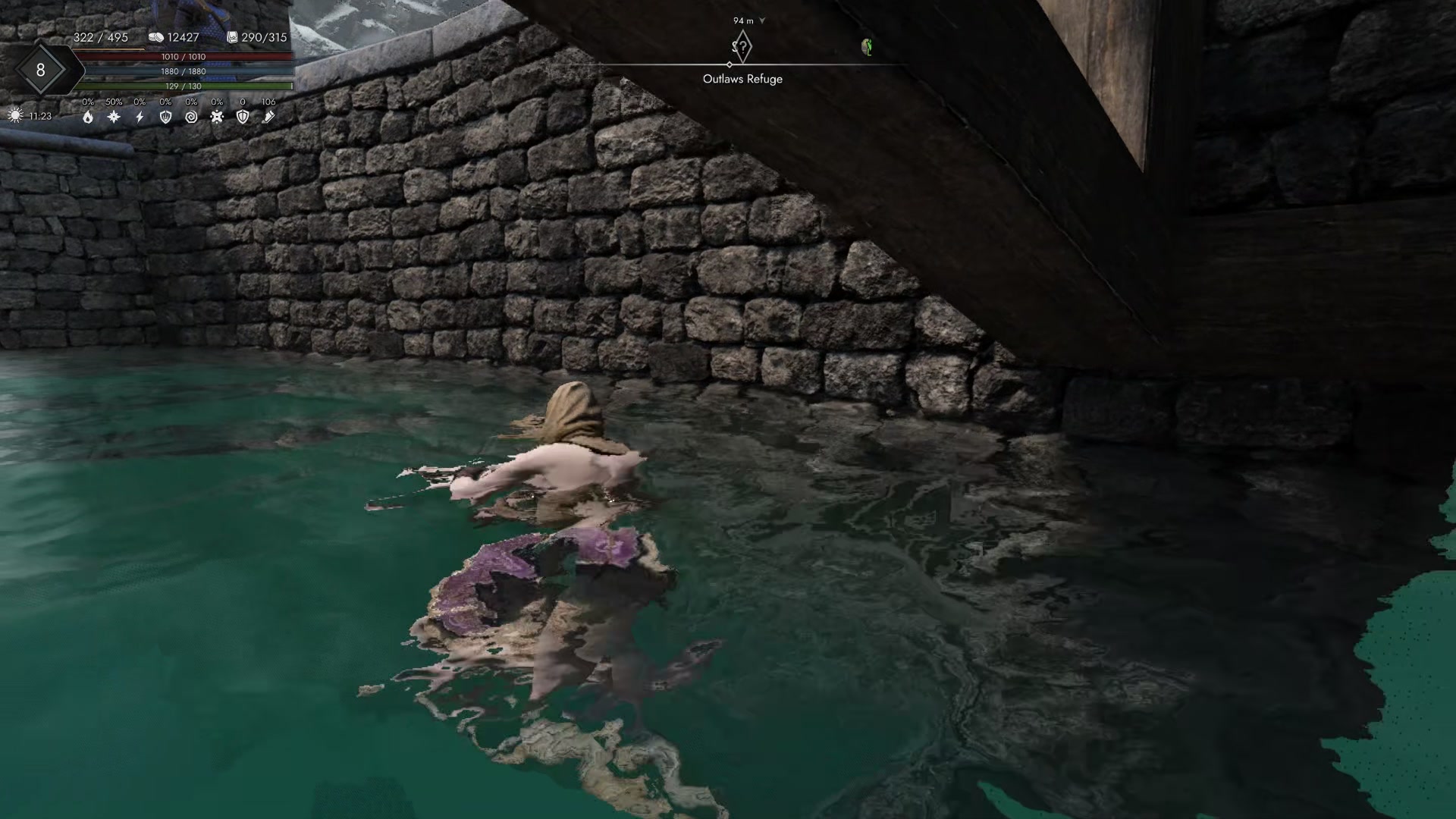
Task: Click the corruption resistance icon to toggle it
Action: click(x=217, y=117)
